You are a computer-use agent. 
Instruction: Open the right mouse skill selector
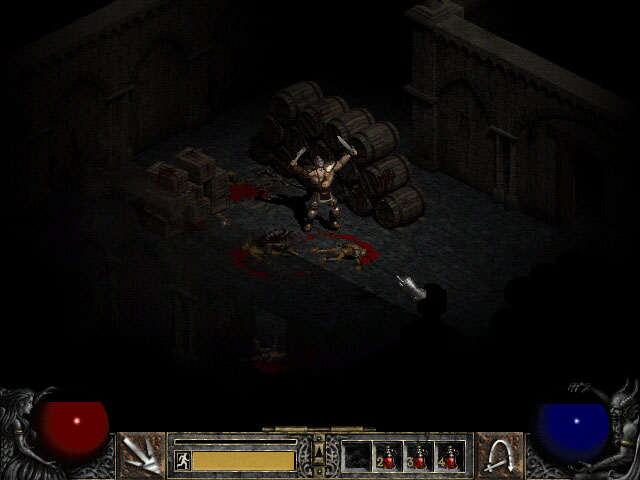click(499, 455)
